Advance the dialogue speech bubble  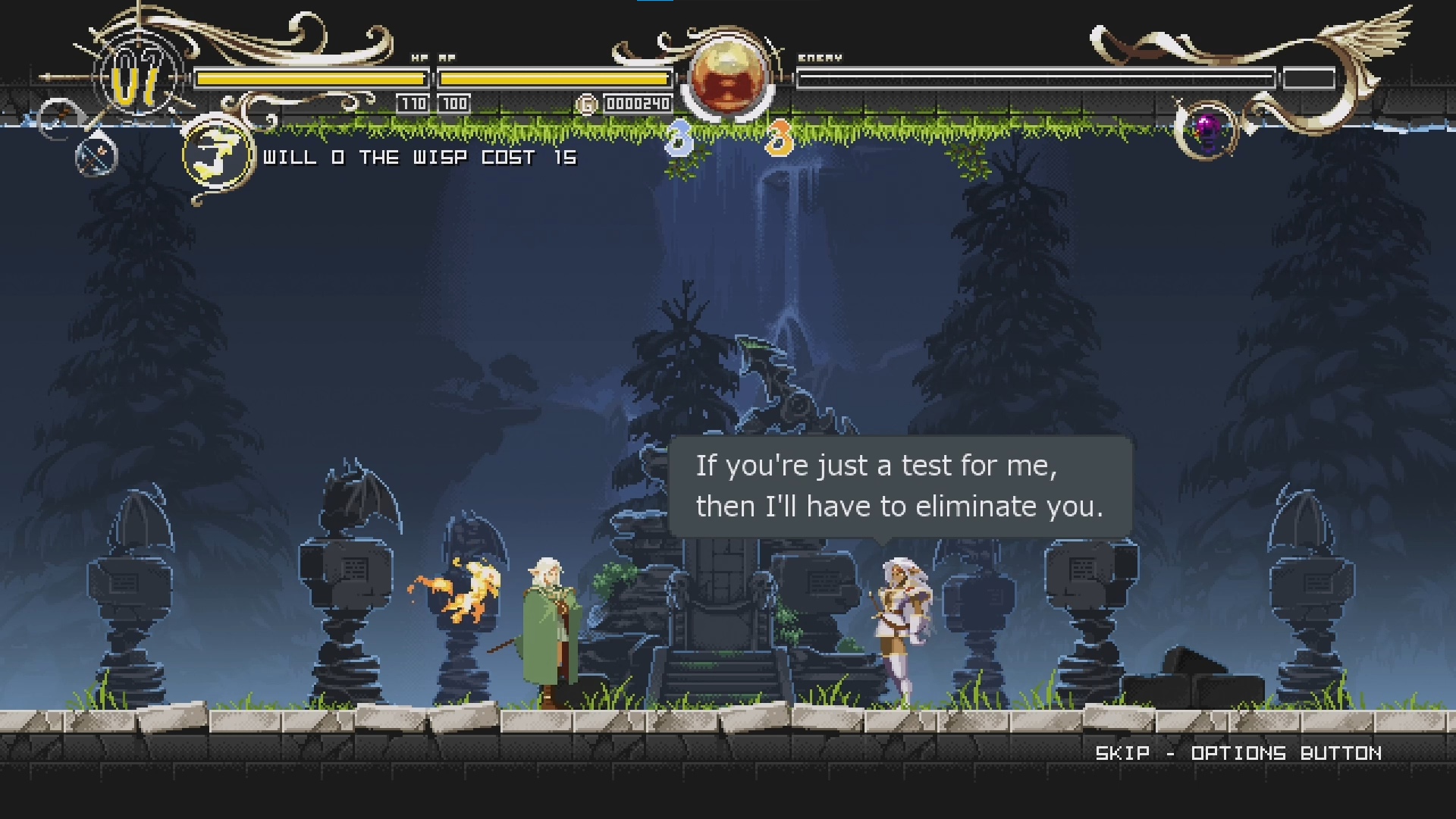point(899,486)
